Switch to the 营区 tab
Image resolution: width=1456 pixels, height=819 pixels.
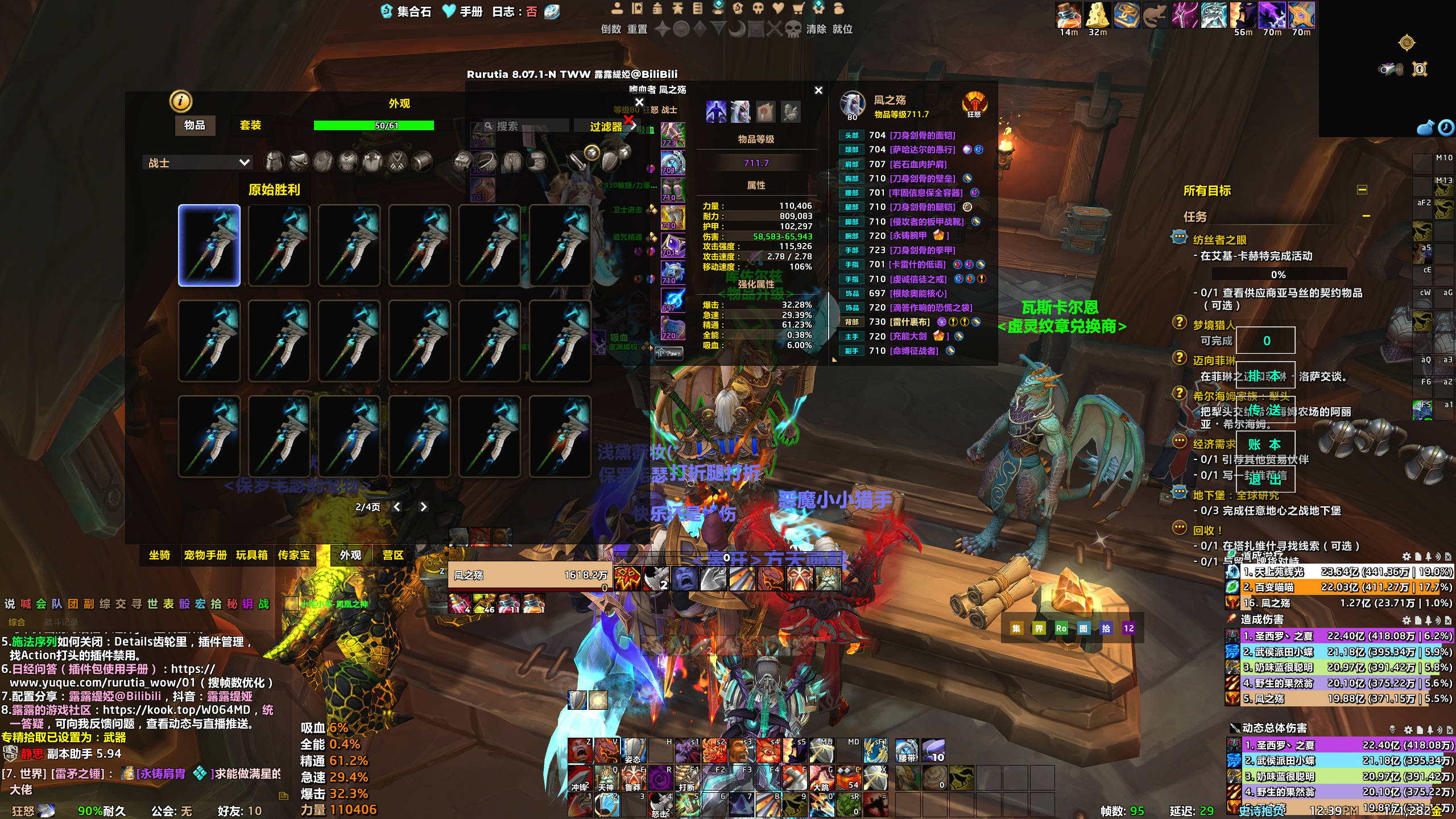[392, 555]
